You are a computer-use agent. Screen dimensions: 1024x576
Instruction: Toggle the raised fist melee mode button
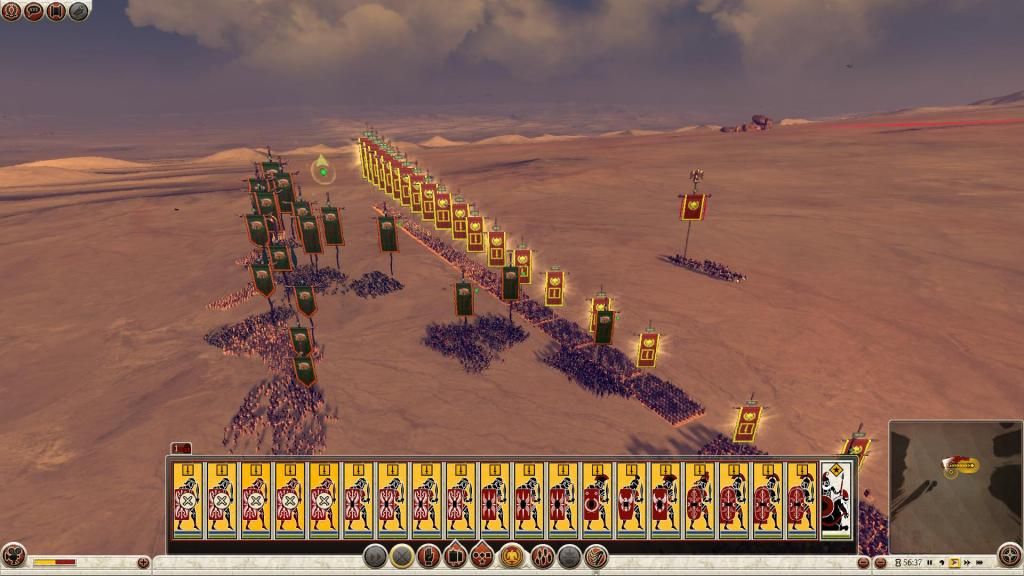point(429,556)
